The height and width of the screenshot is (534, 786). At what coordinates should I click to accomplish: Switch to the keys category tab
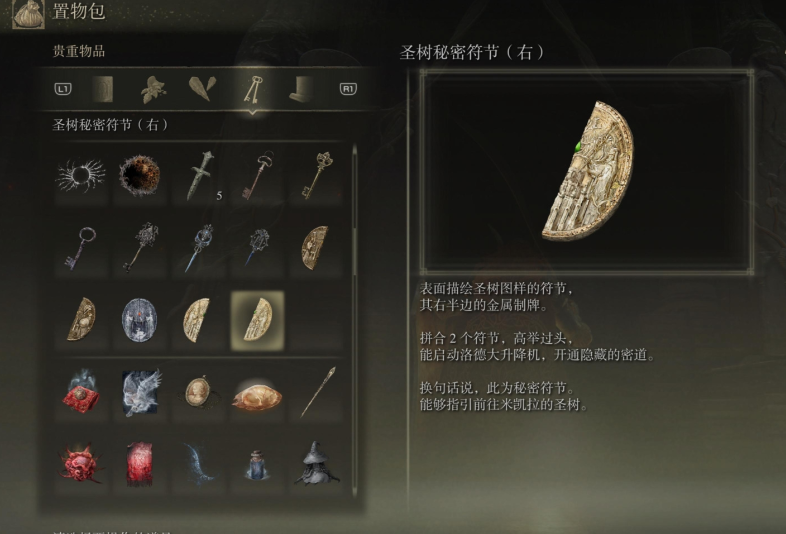click(x=251, y=89)
